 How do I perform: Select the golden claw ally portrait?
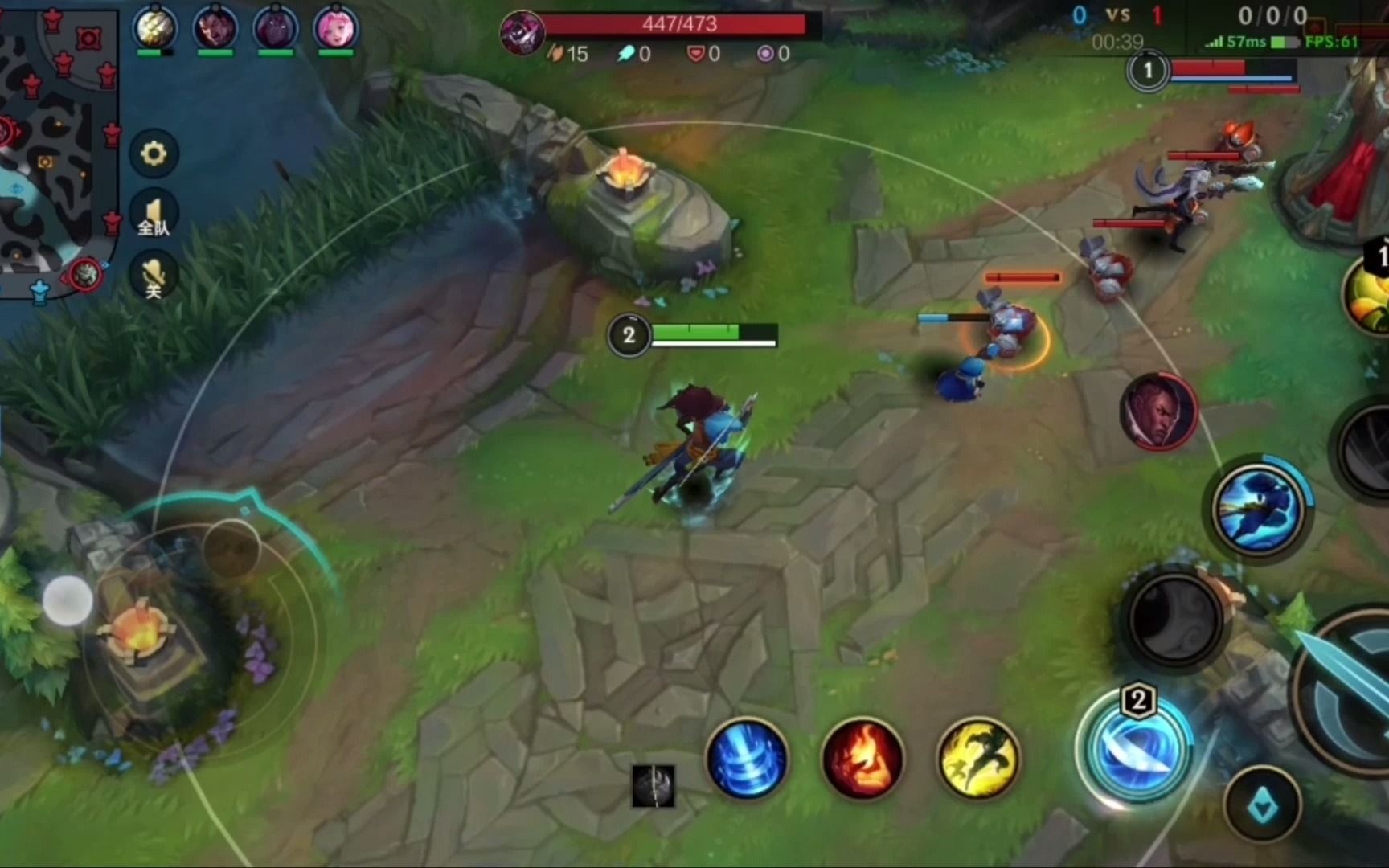pos(154,28)
